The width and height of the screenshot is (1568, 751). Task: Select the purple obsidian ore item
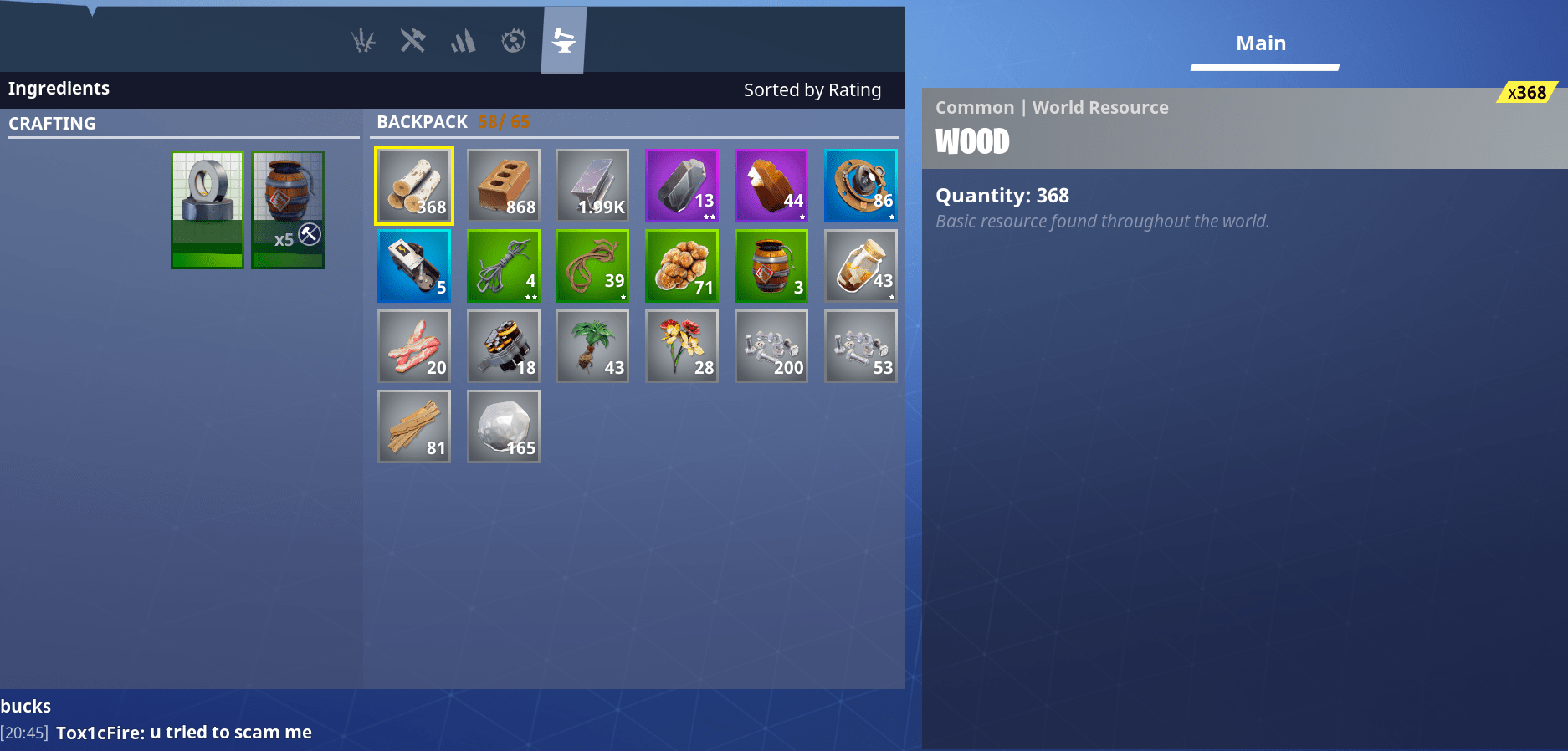click(x=681, y=185)
